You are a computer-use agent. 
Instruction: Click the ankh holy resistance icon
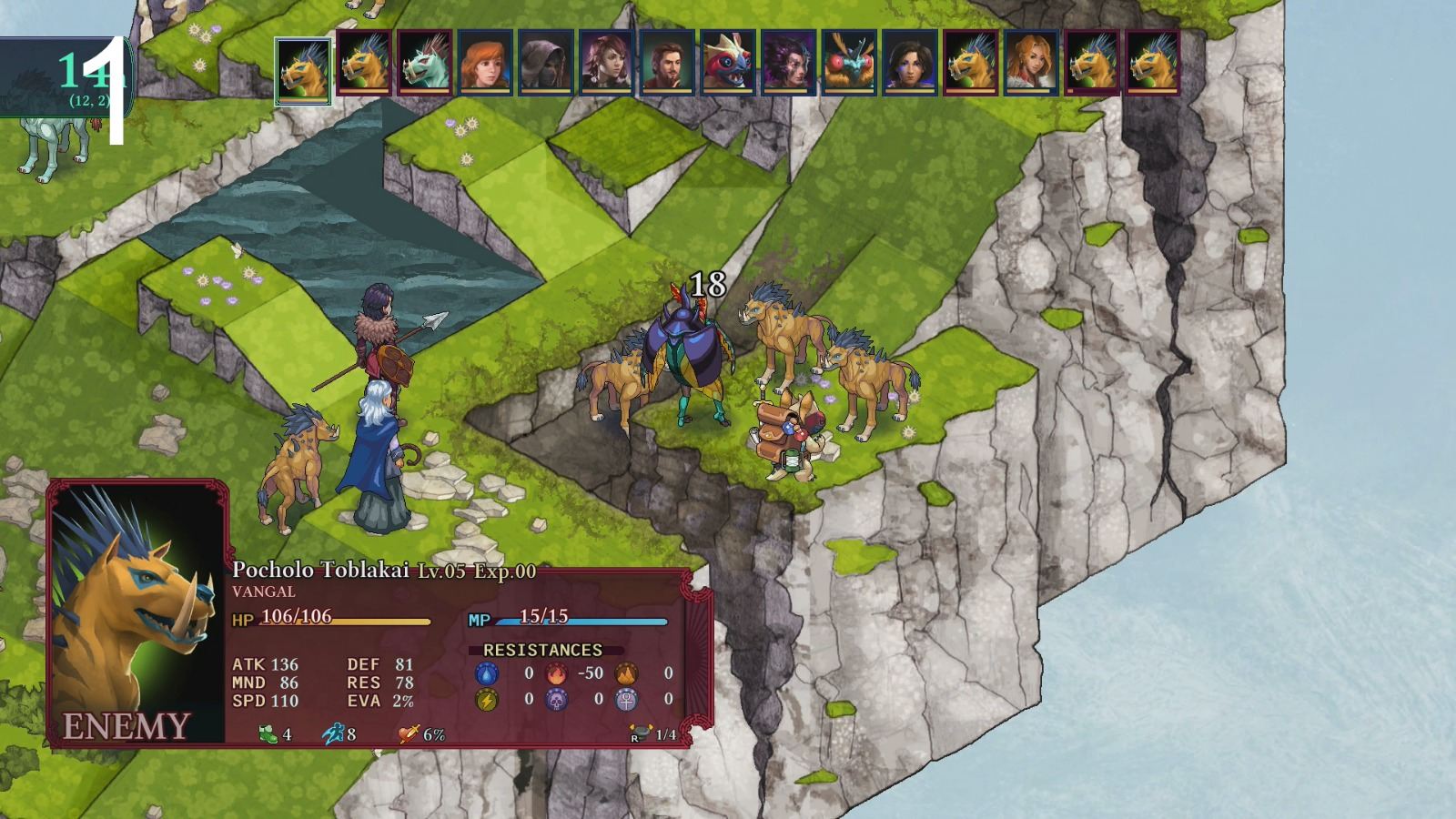(625, 701)
